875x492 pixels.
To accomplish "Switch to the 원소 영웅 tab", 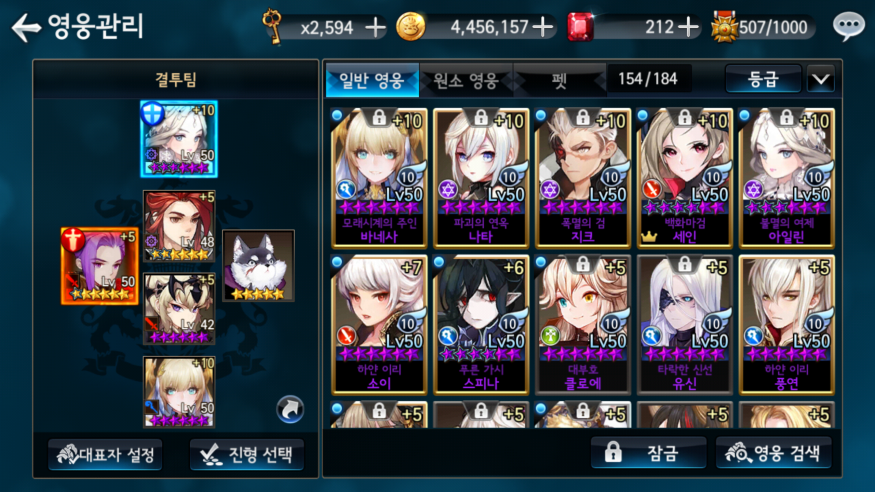I will (466, 80).
